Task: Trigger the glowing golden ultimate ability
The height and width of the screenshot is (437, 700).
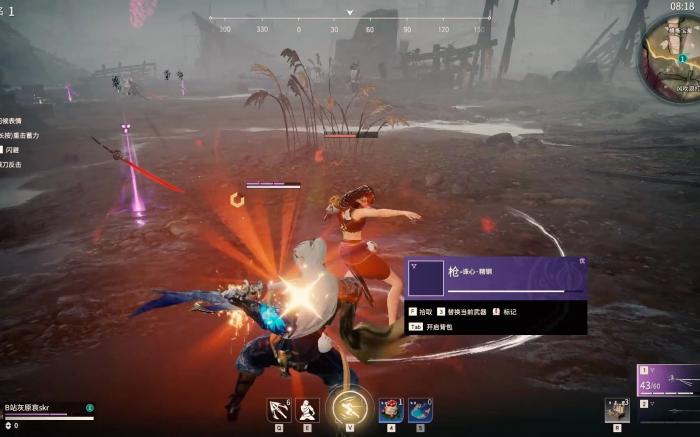Action: click(350, 408)
